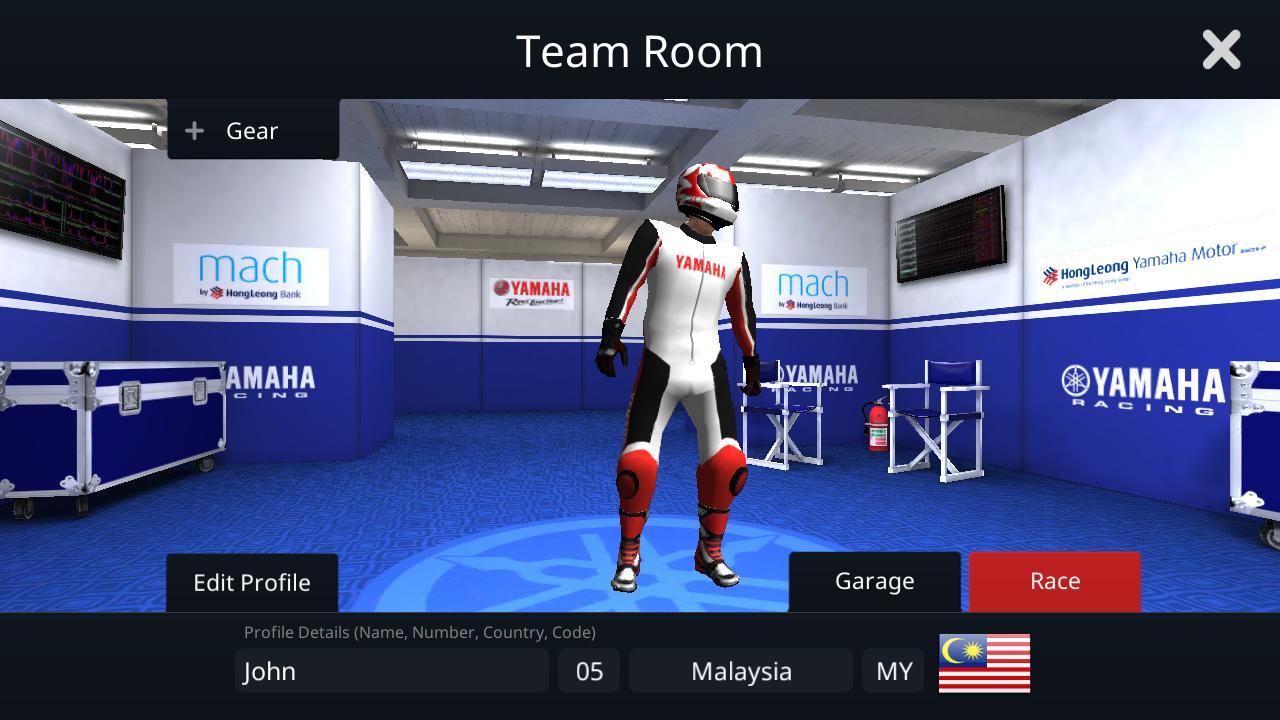Open the country selector showing Malaysia
1280x720 pixels.
click(x=740, y=671)
